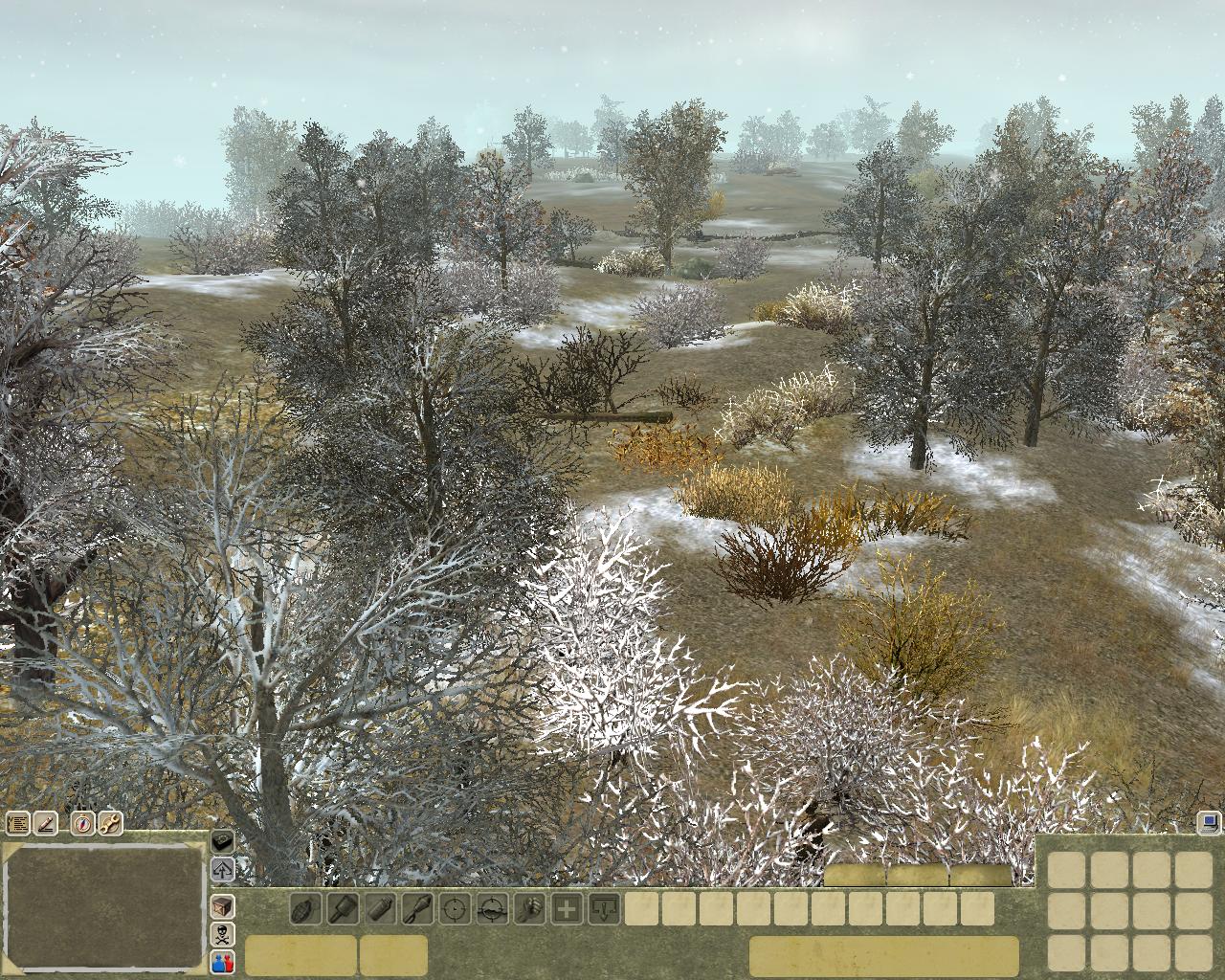Click the dark box icon above minimap side
The width and height of the screenshot is (1225, 980).
(223, 841)
